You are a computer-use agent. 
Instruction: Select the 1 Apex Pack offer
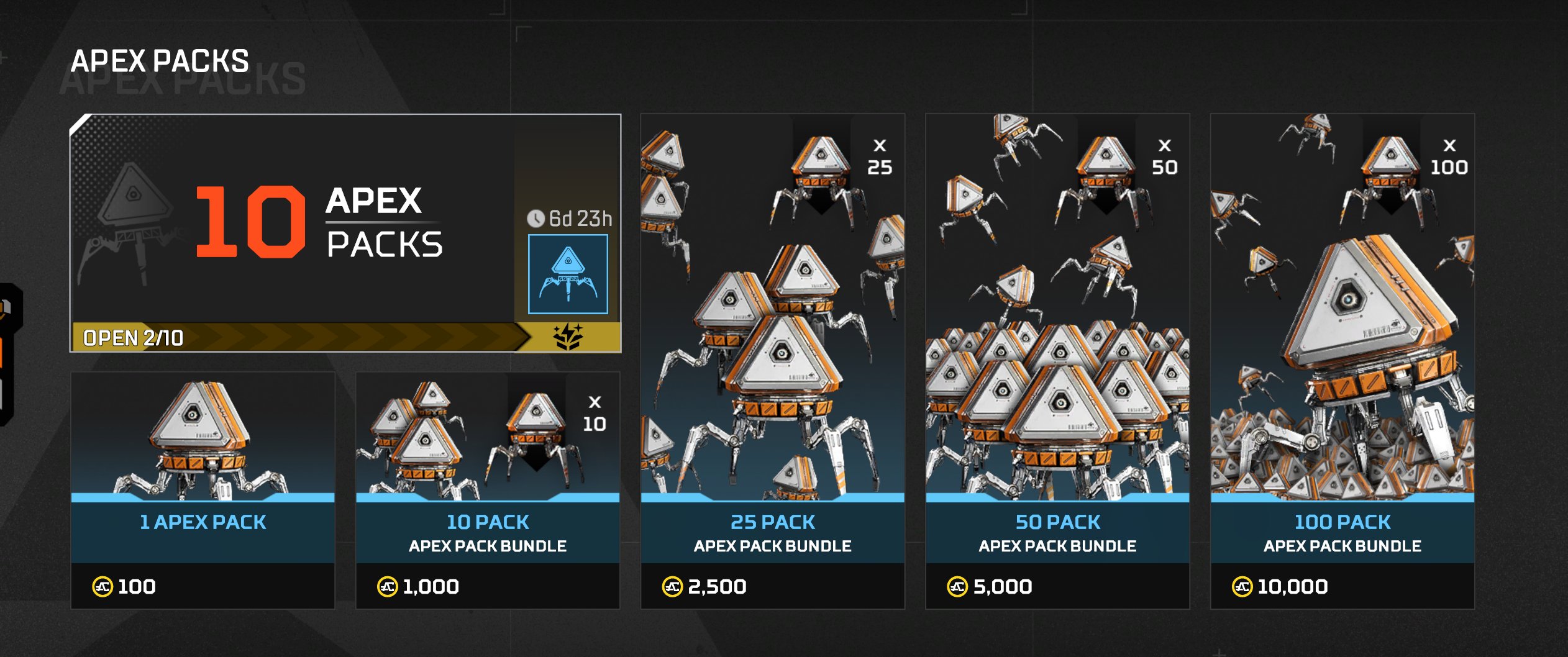coord(203,489)
